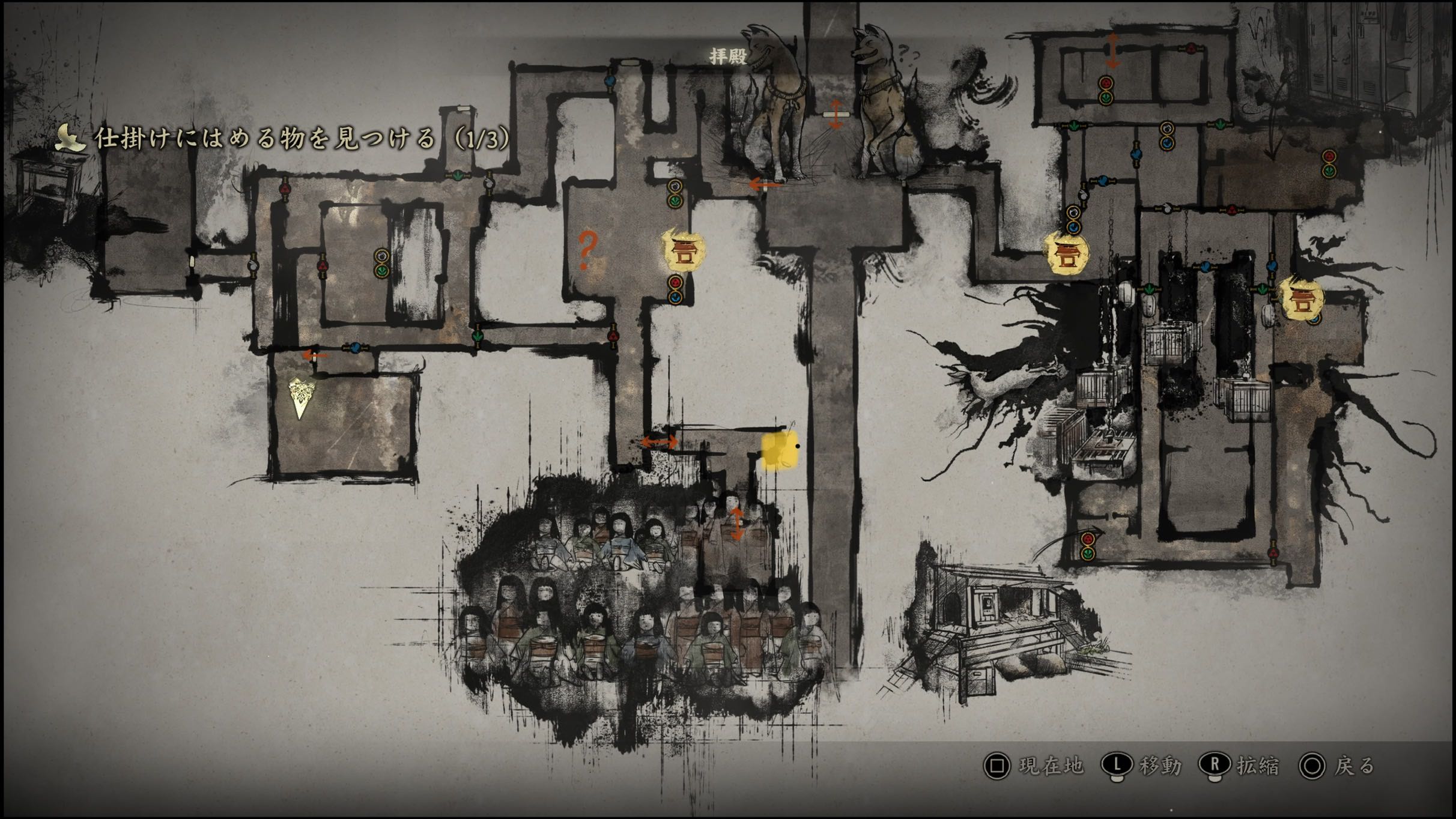Click the 拝殿 area name label
Screen dimensions: 1456x819
point(727,56)
